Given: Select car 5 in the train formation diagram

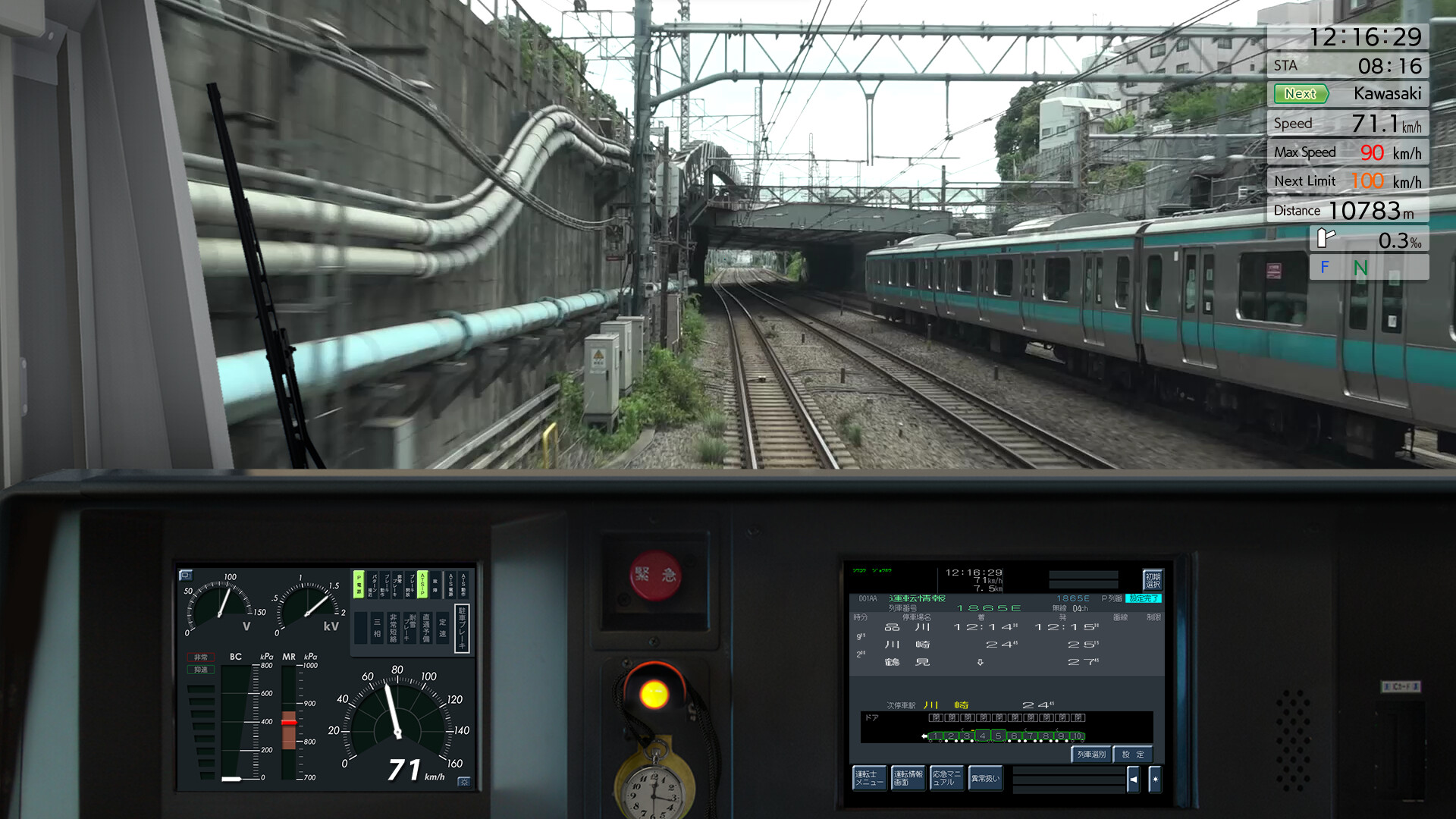Looking at the screenshot, I should pos(999,736).
